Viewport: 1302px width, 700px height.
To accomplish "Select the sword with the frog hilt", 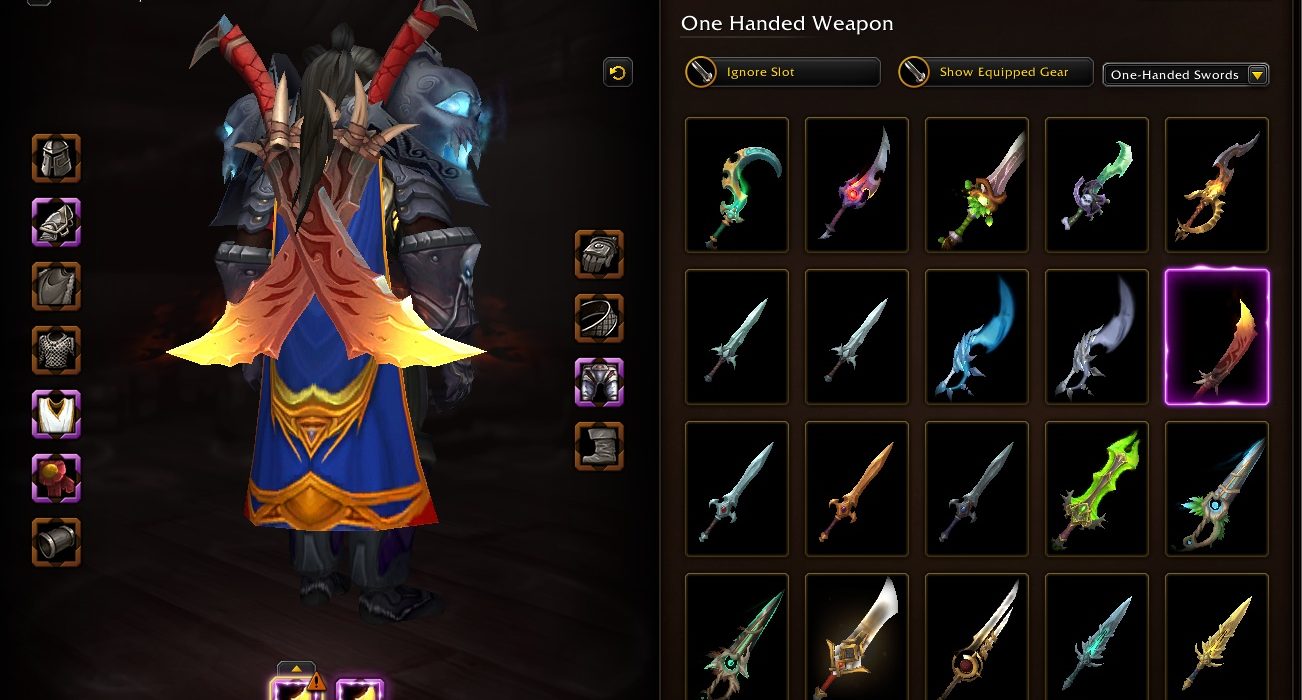I will (977, 185).
